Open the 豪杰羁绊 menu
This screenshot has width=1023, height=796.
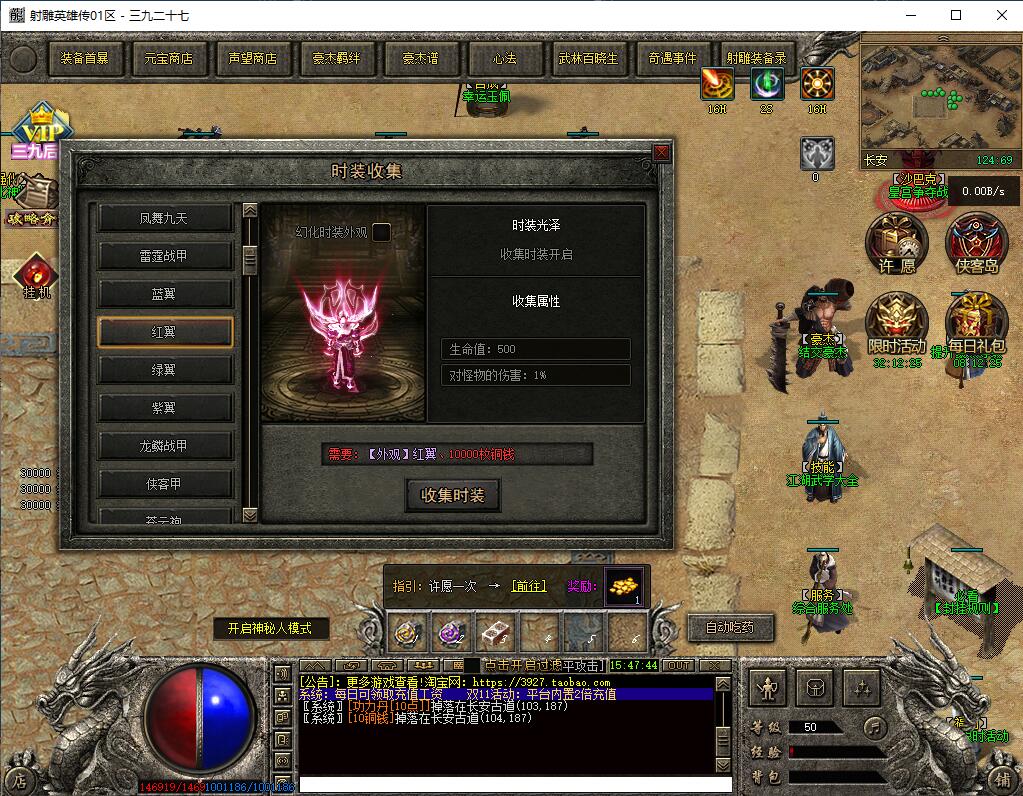click(336, 59)
